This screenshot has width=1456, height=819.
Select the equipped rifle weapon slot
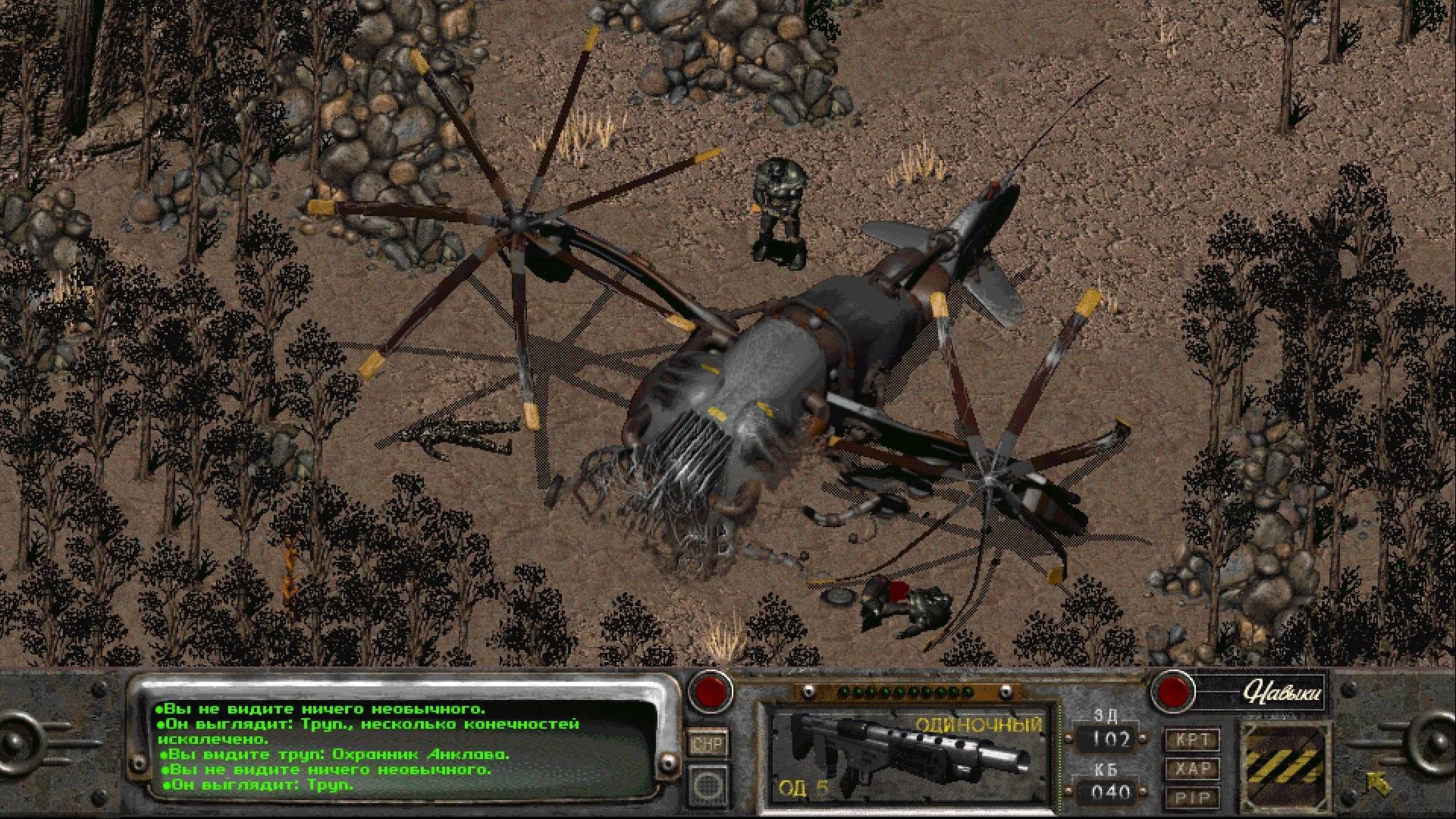click(907, 753)
